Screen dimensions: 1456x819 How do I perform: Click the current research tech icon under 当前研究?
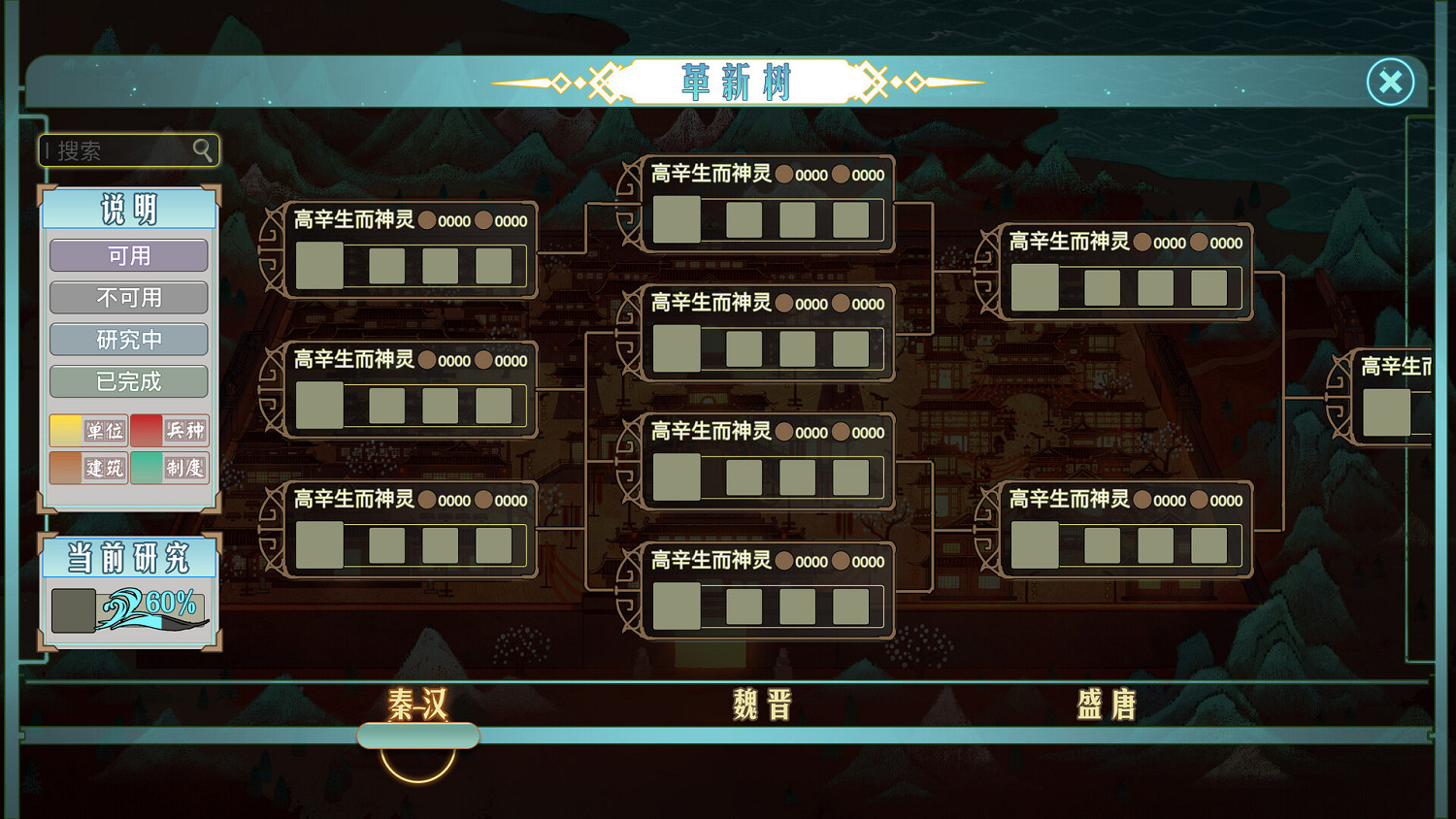coord(73,610)
